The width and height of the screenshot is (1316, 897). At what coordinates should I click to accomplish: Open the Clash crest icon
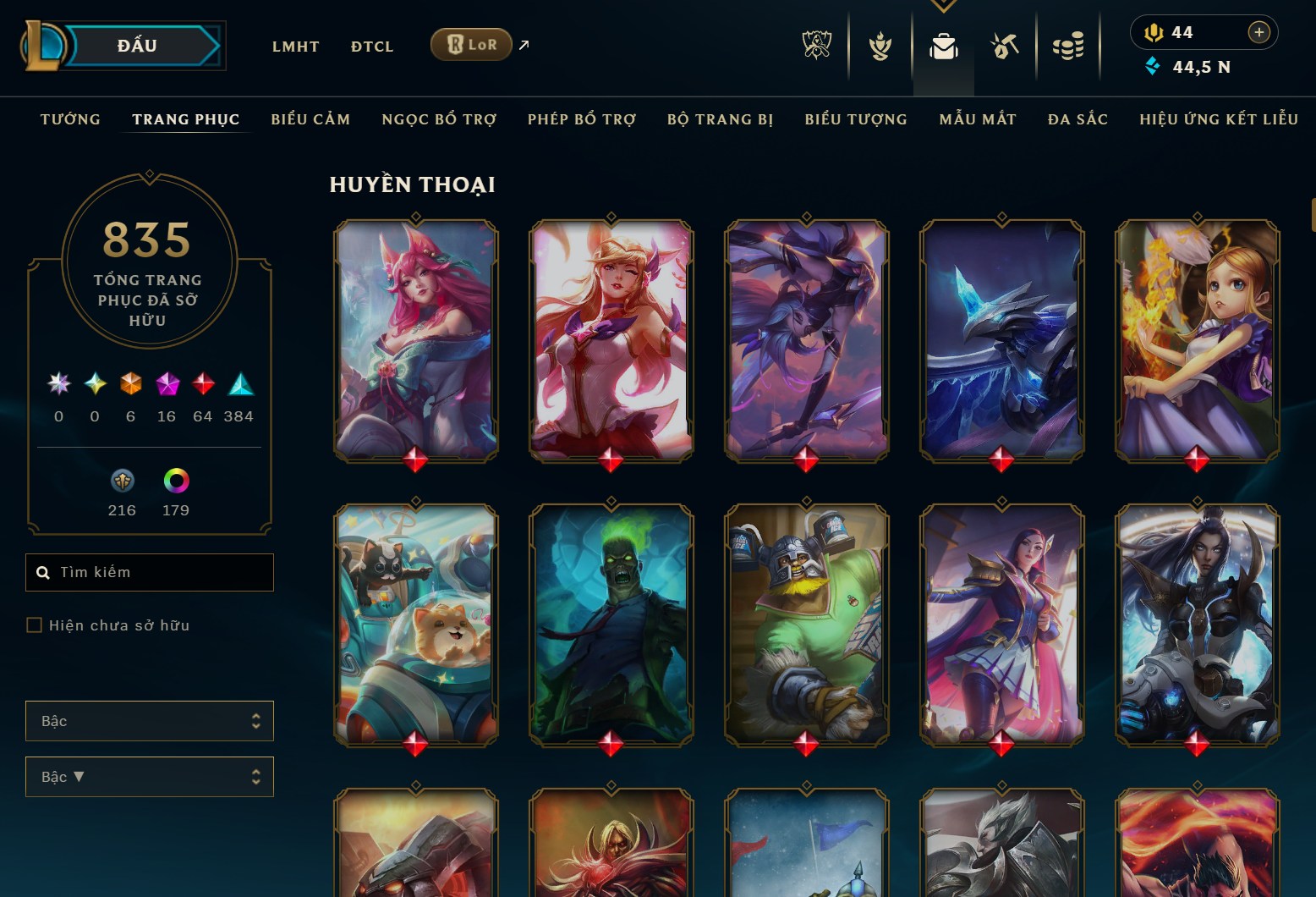click(880, 47)
